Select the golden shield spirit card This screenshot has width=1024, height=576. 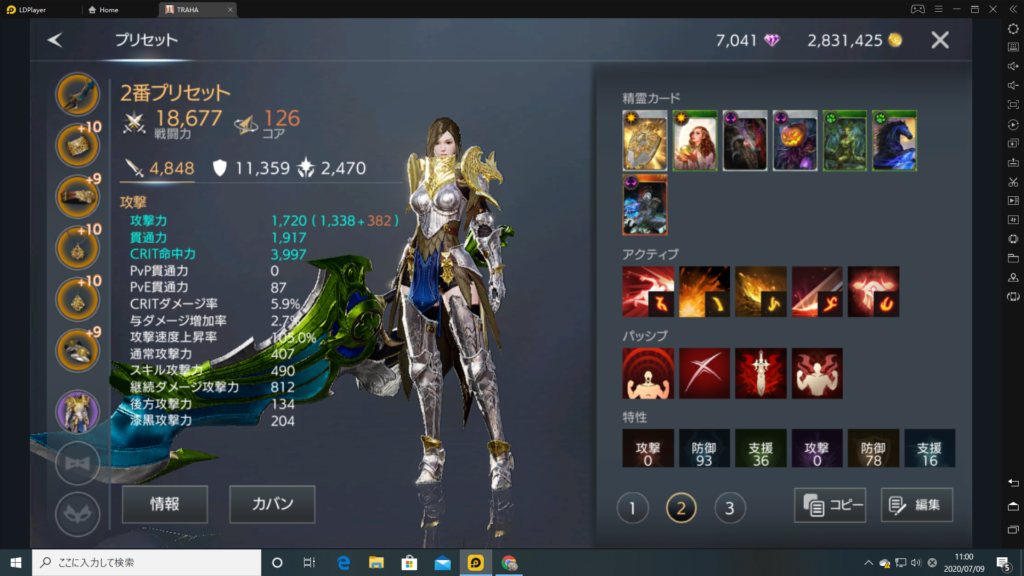(x=645, y=140)
